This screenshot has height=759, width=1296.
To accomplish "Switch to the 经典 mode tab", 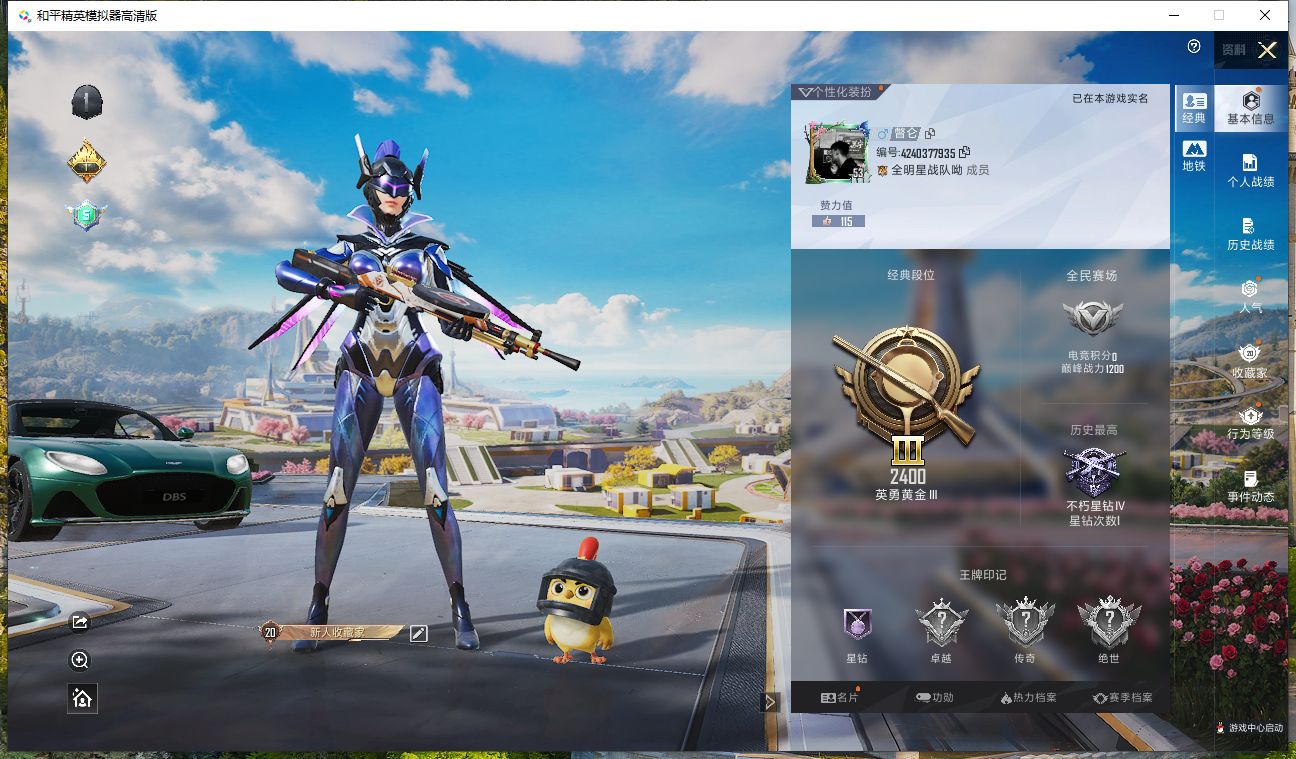I will [1194, 108].
